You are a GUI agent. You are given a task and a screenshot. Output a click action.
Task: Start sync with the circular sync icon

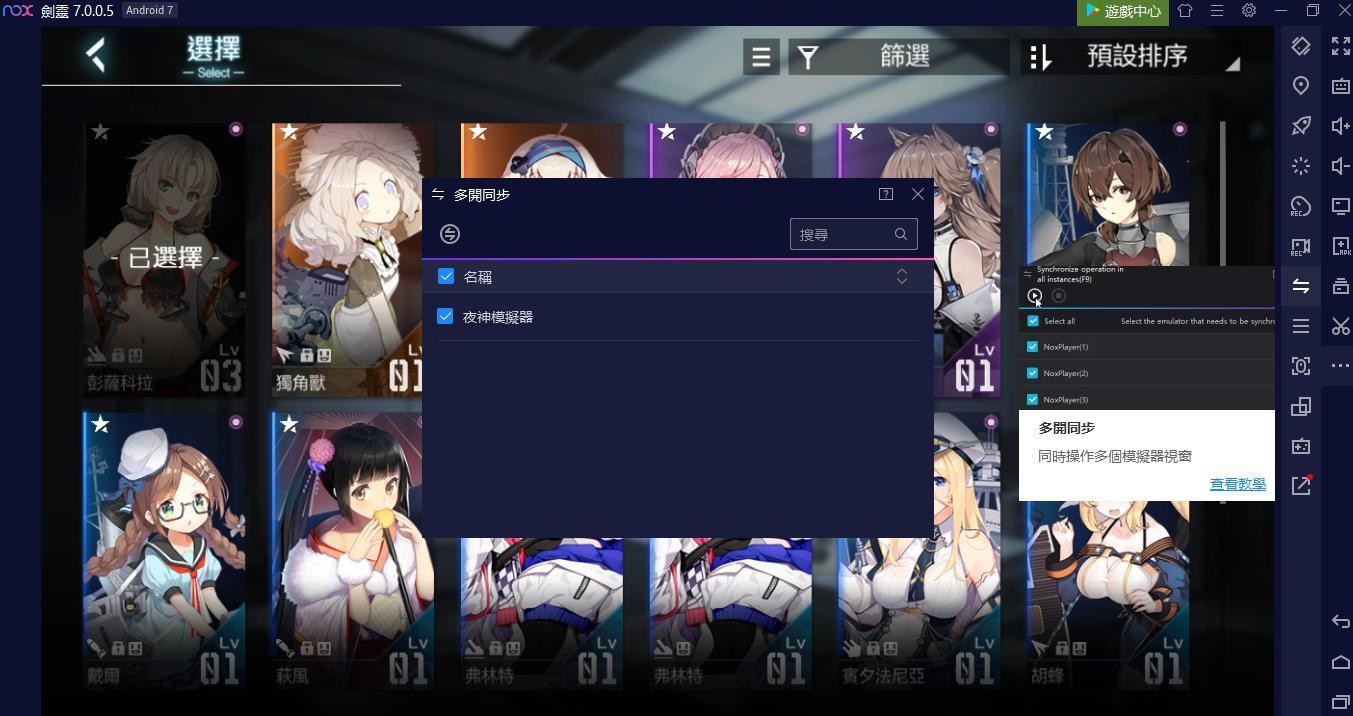[450, 234]
